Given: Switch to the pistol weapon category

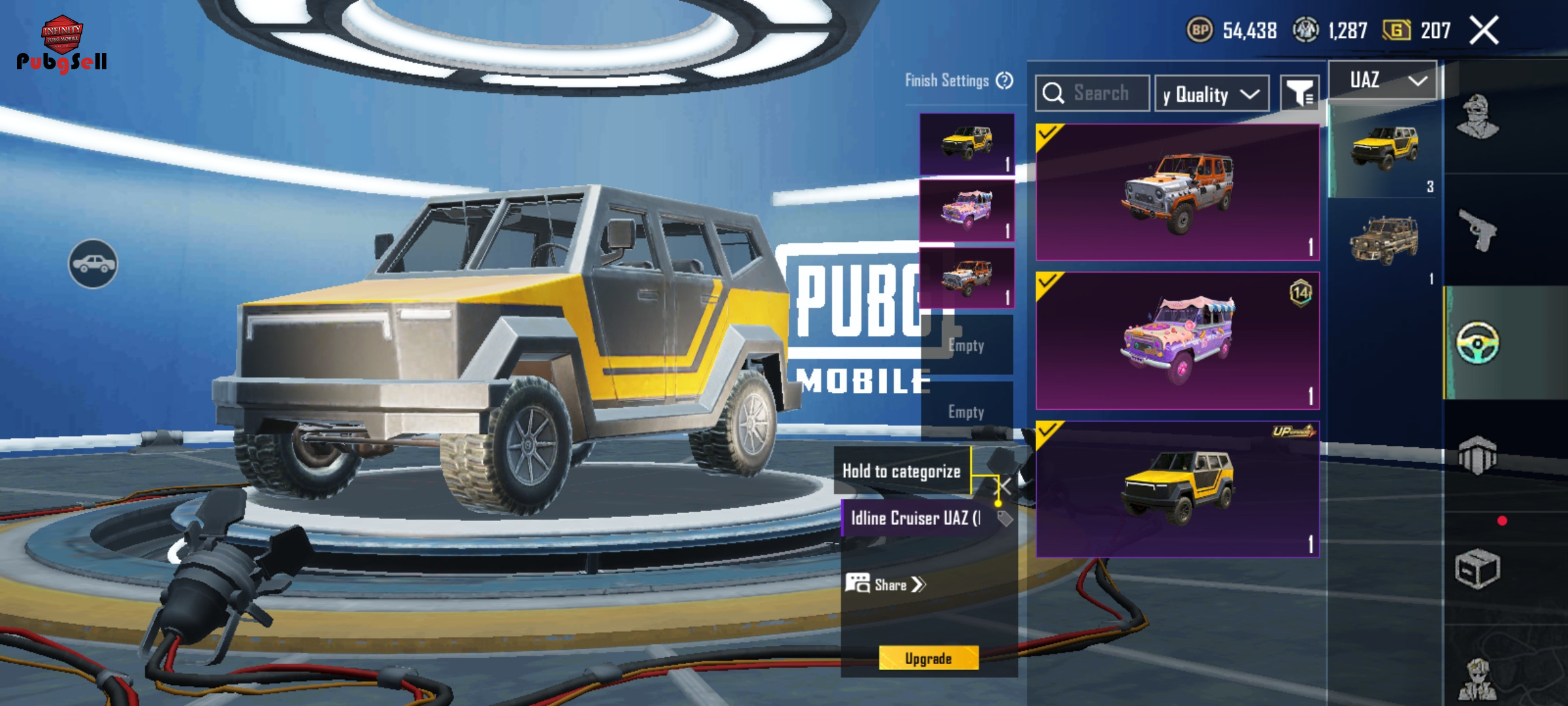Looking at the screenshot, I should [1478, 230].
